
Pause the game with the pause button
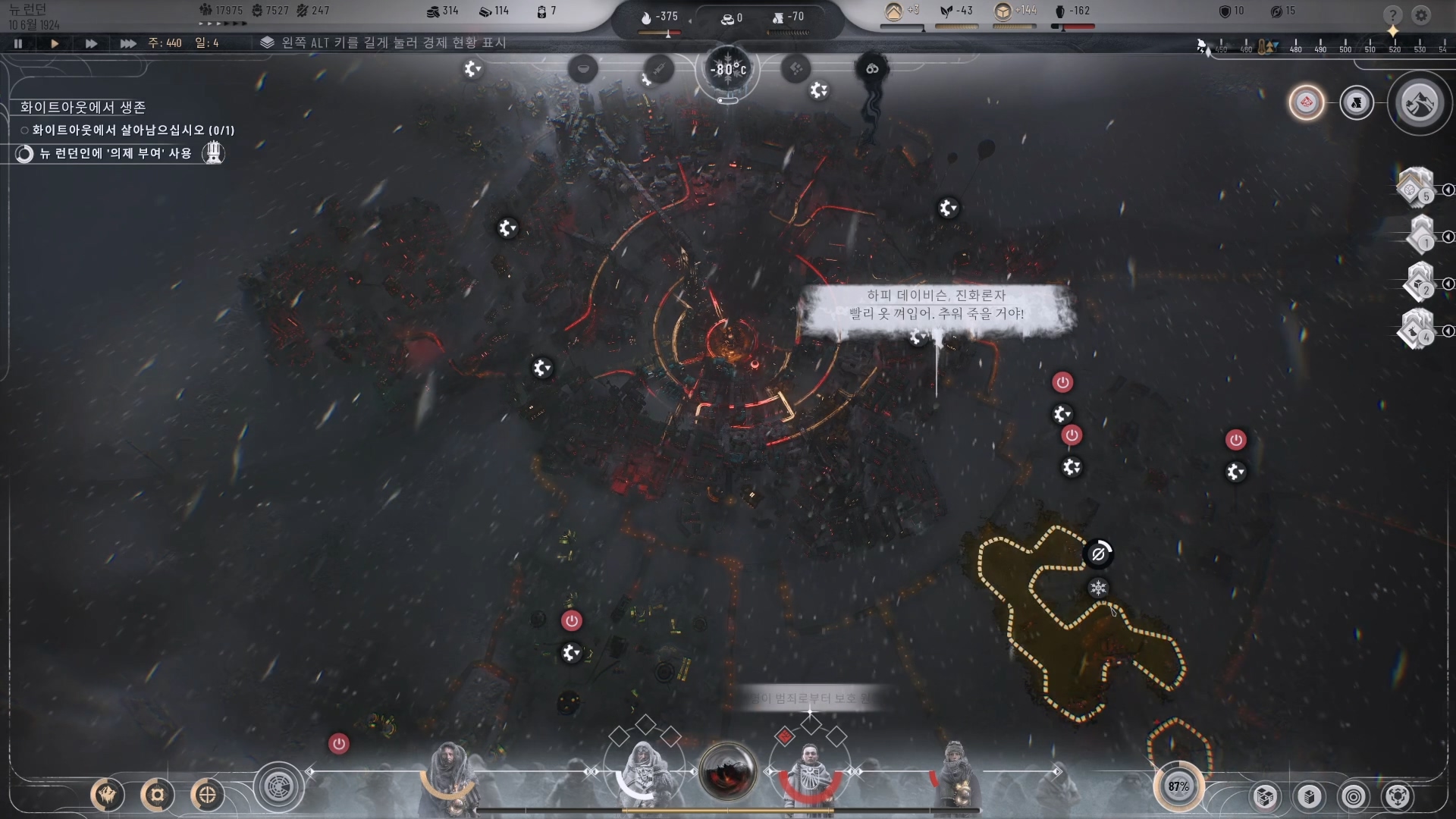click(x=18, y=44)
